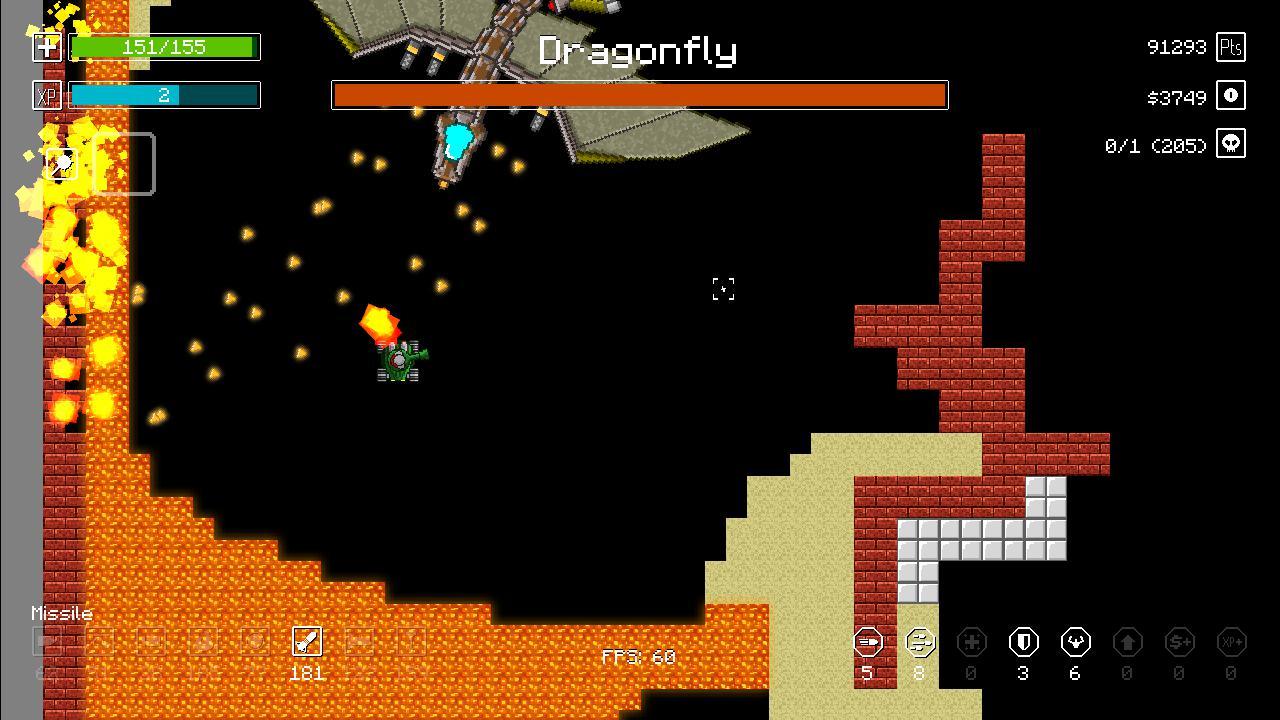Click the Missile label above the hotbar

62,613
